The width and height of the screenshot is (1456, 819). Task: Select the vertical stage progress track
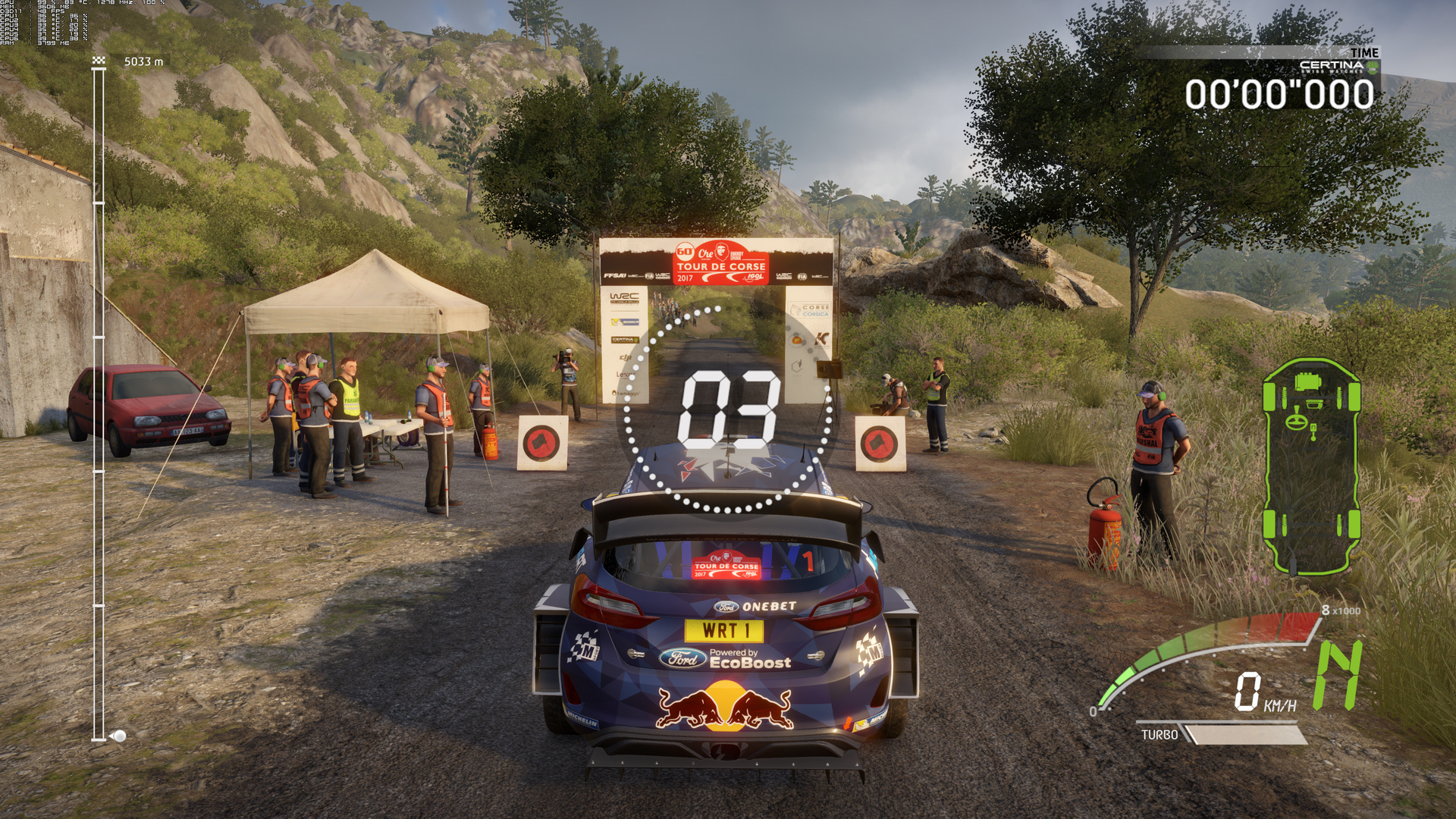pyautogui.click(x=99, y=402)
